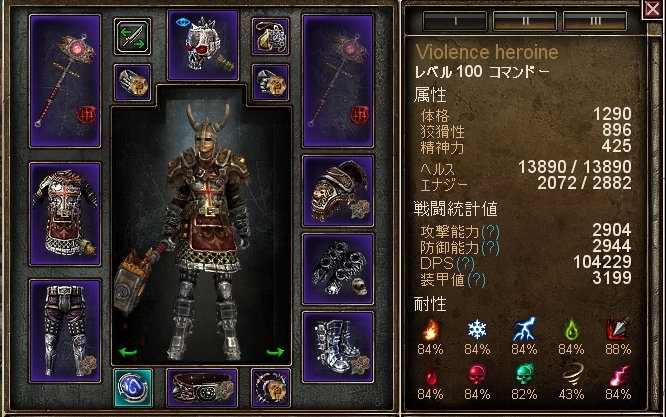Select the boots slot
This screenshot has width=666, height=417.
pos(337,345)
